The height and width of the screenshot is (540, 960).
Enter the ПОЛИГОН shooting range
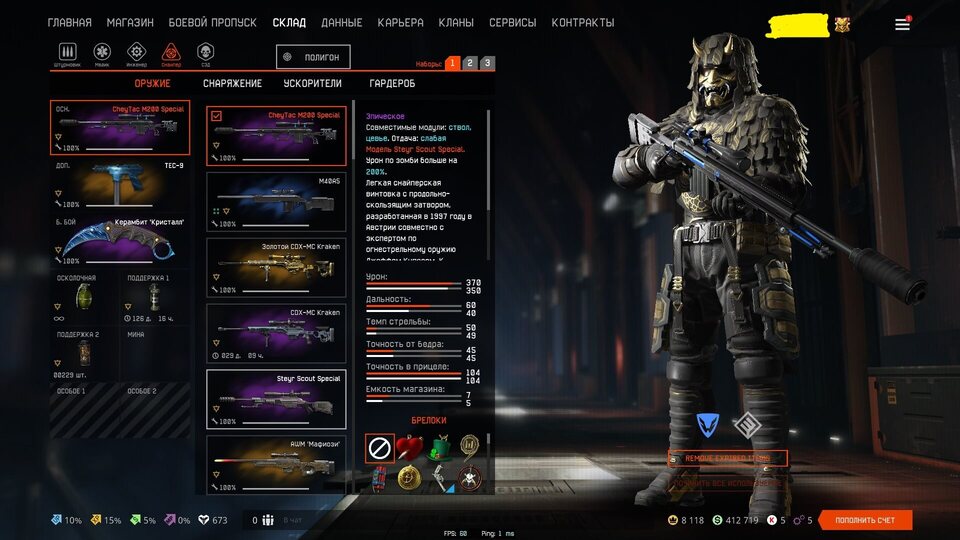point(314,58)
